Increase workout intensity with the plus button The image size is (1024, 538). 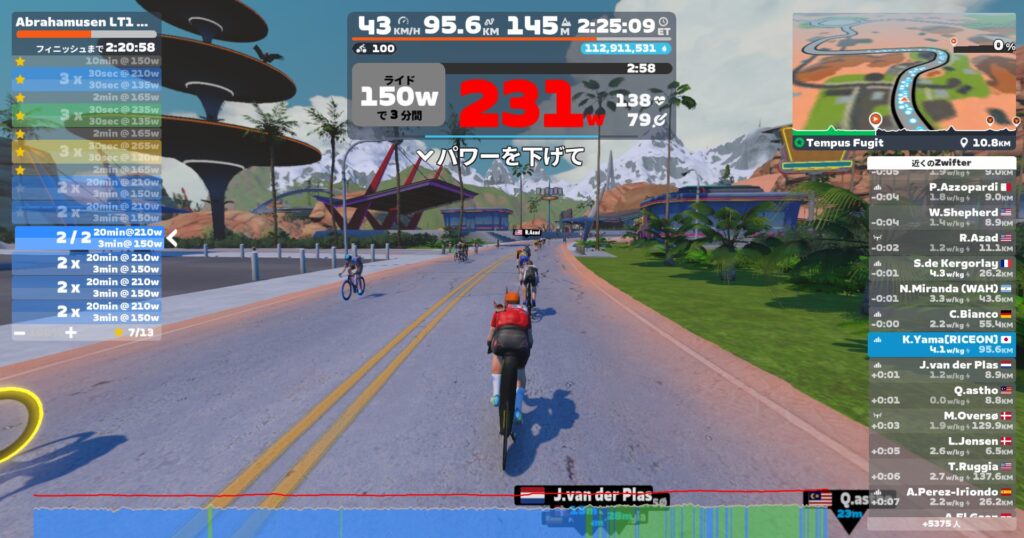[x=70, y=332]
